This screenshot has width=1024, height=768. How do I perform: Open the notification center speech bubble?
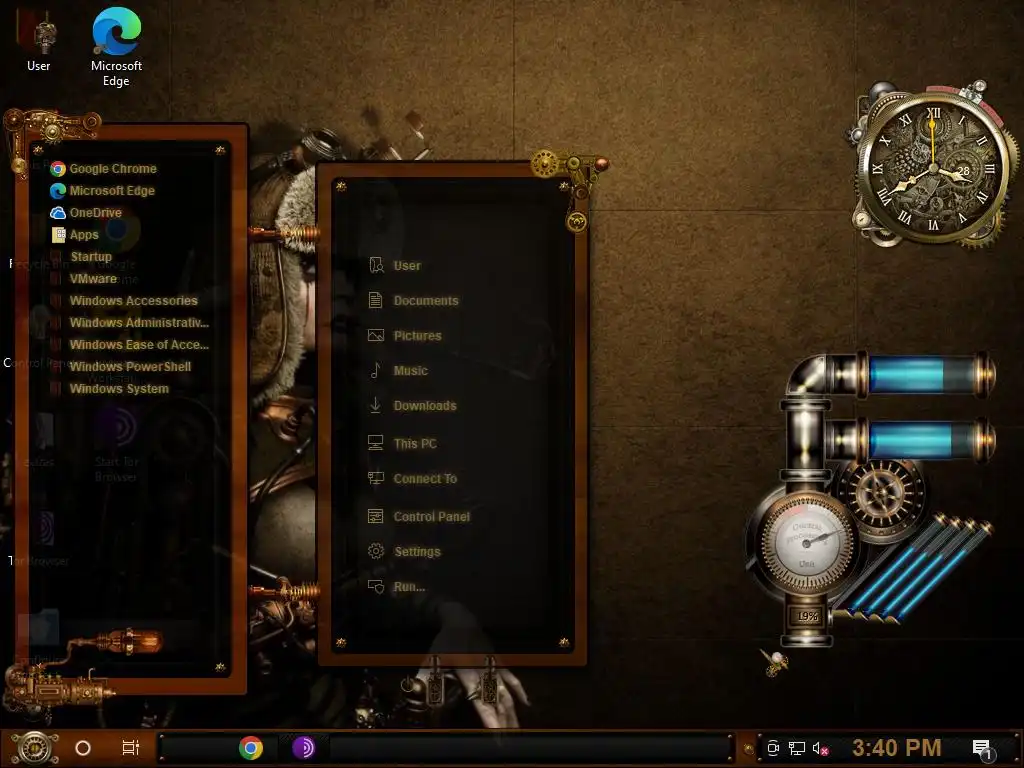981,748
